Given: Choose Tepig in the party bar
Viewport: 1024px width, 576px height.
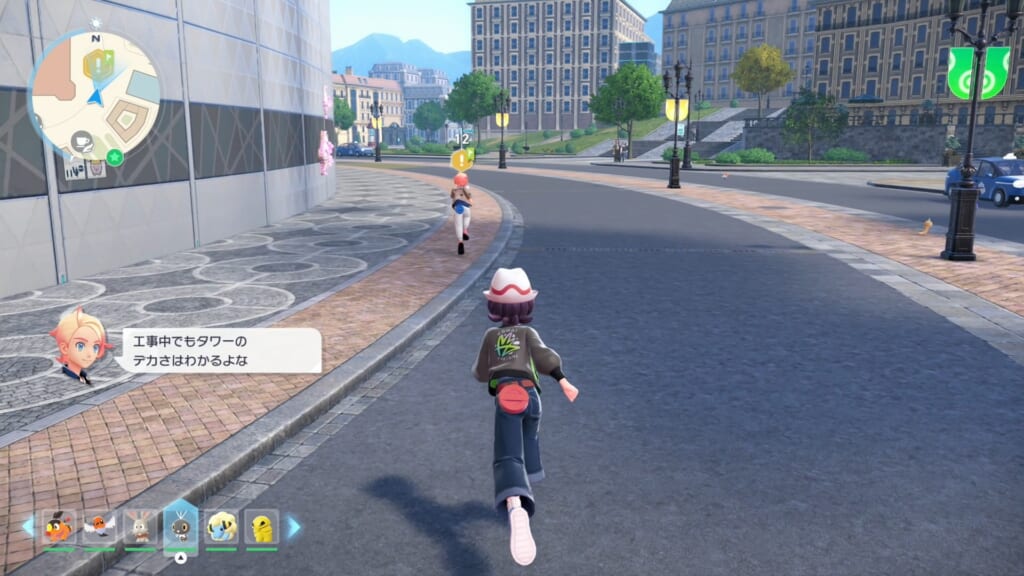Looking at the screenshot, I should click(x=59, y=527).
